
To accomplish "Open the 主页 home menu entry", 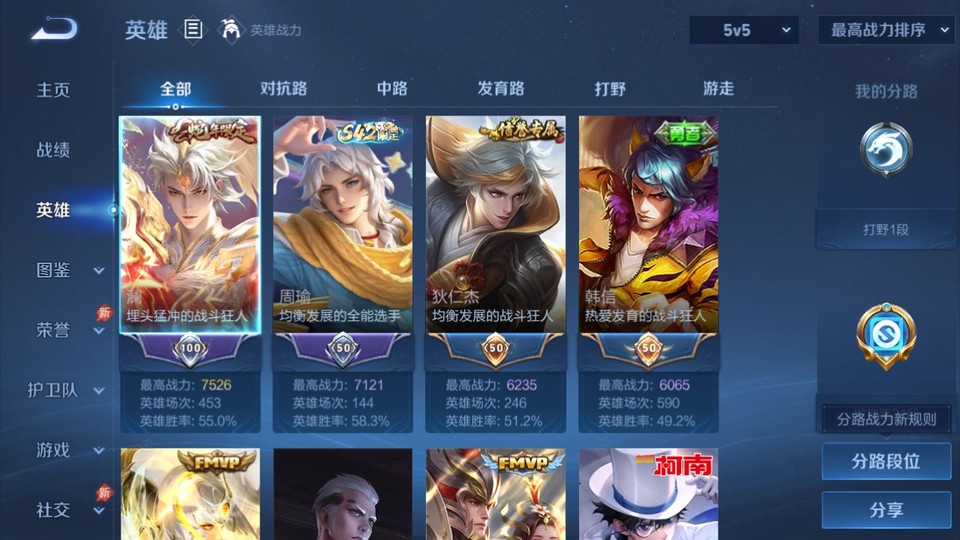I will 54,90.
